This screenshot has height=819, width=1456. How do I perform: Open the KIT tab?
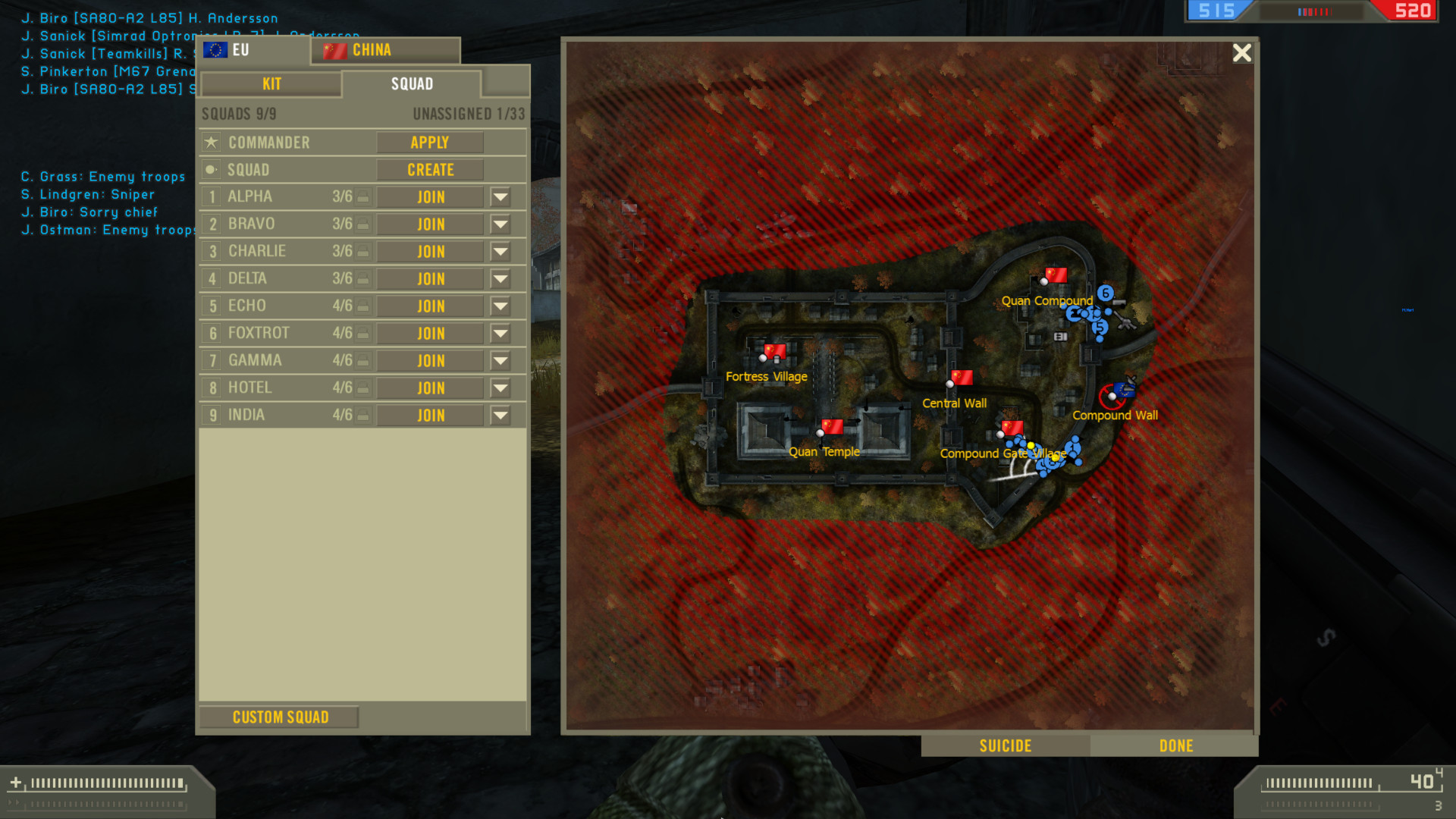coord(270,83)
